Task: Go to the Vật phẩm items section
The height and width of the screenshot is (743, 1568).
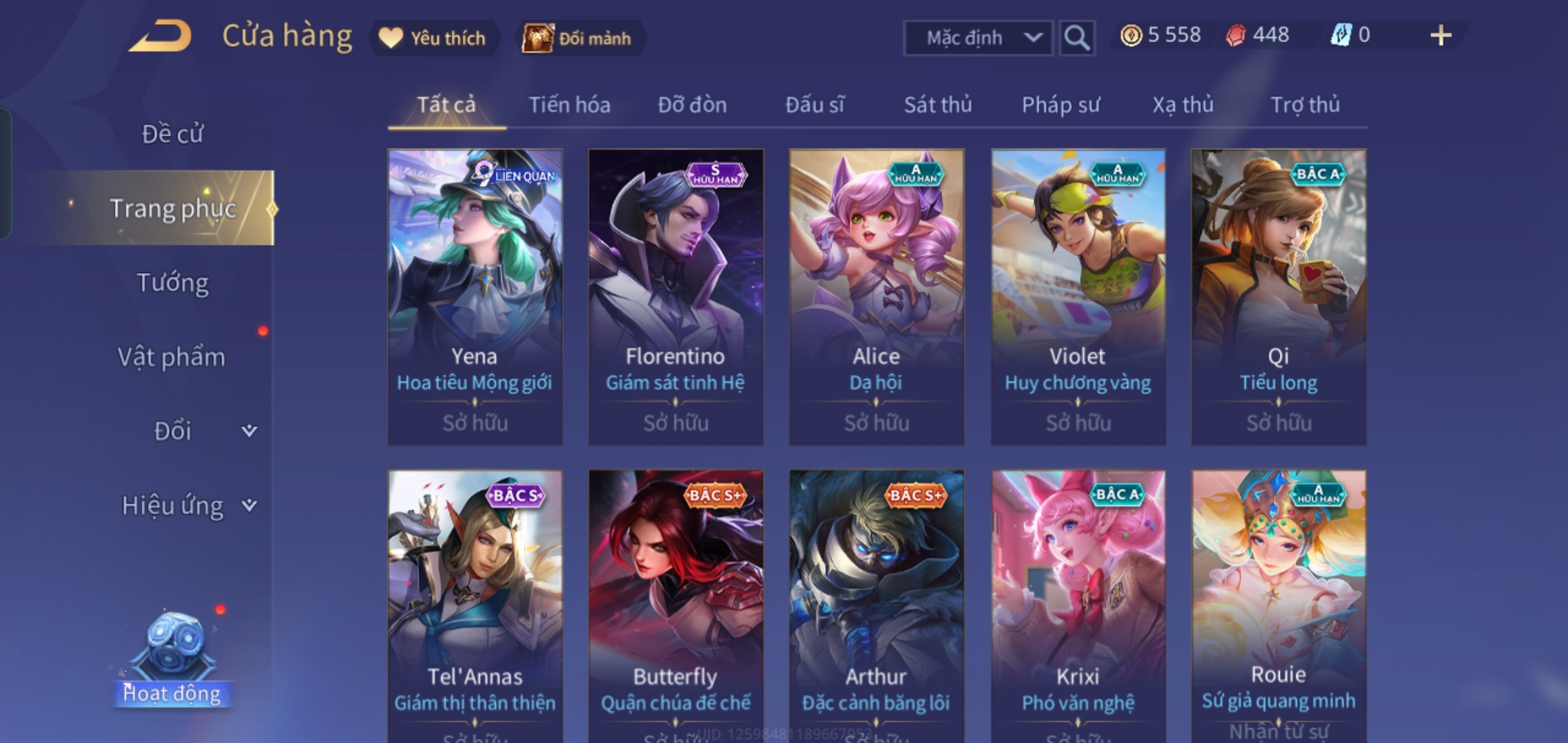Action: coord(172,357)
